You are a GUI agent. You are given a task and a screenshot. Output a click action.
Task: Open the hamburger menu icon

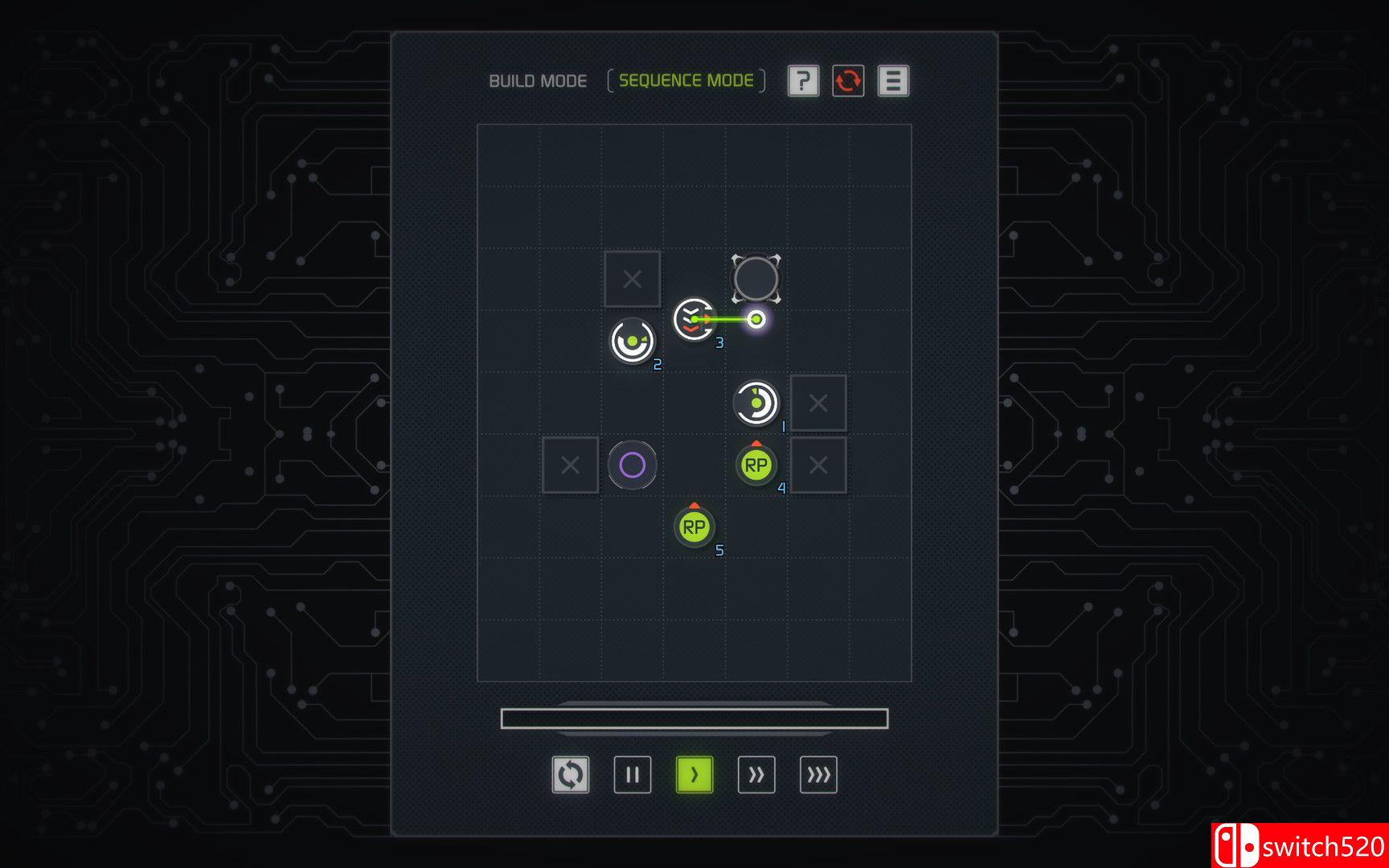893,81
